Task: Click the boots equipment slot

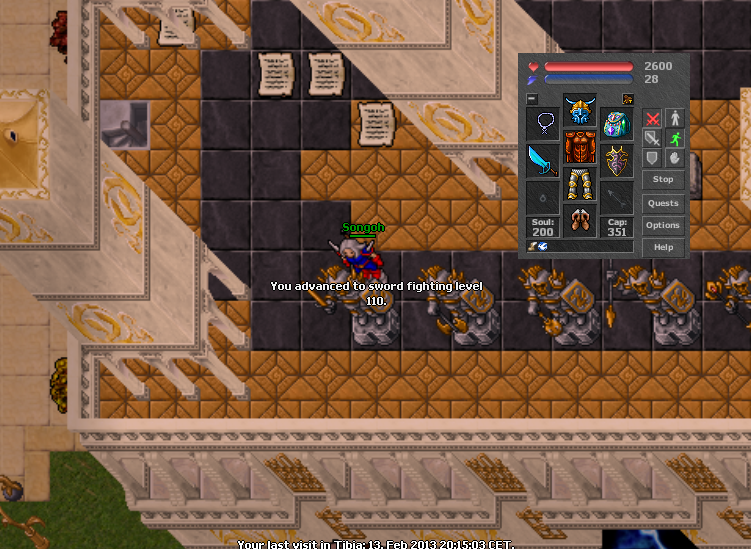Action: (580, 220)
